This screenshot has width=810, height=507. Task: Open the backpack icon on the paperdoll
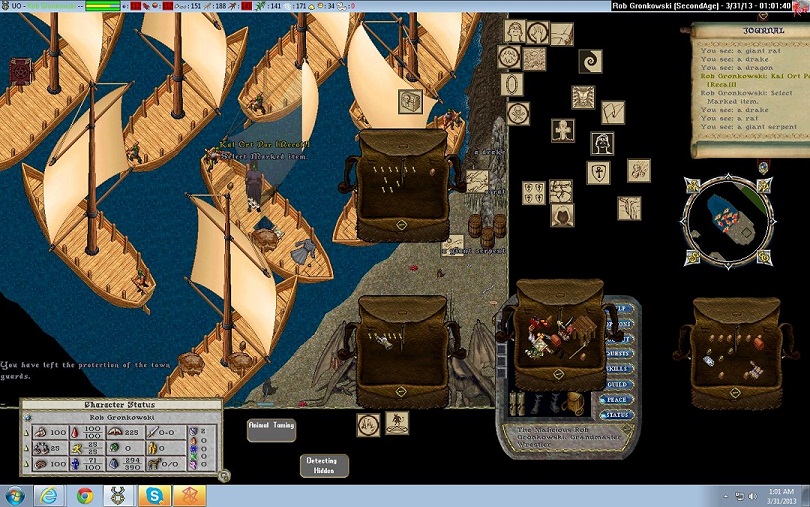pyautogui.click(x=574, y=401)
